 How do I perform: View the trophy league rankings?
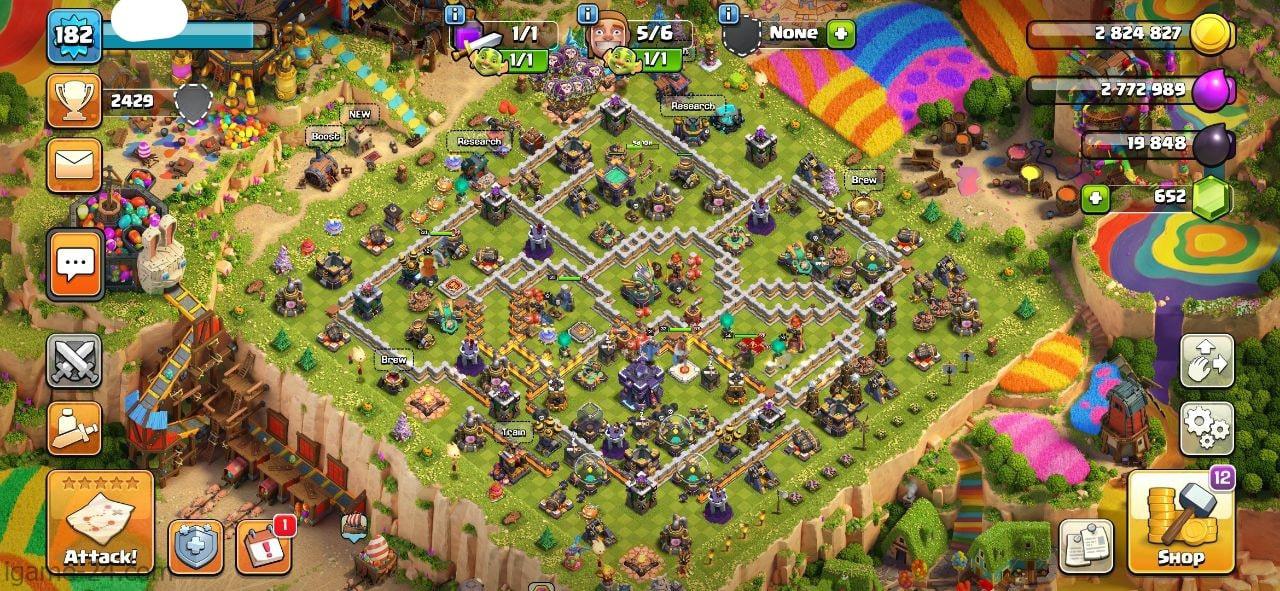point(74,100)
